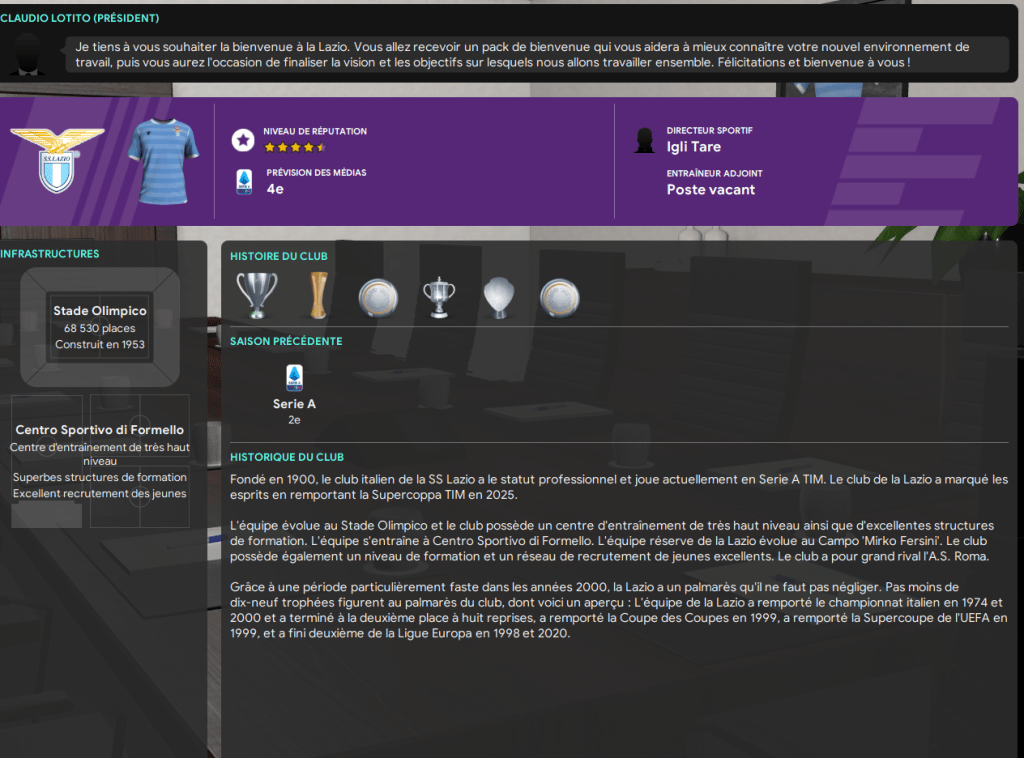
Task: Open the Centro Sportivo di Formello panel
Action: click(100, 460)
